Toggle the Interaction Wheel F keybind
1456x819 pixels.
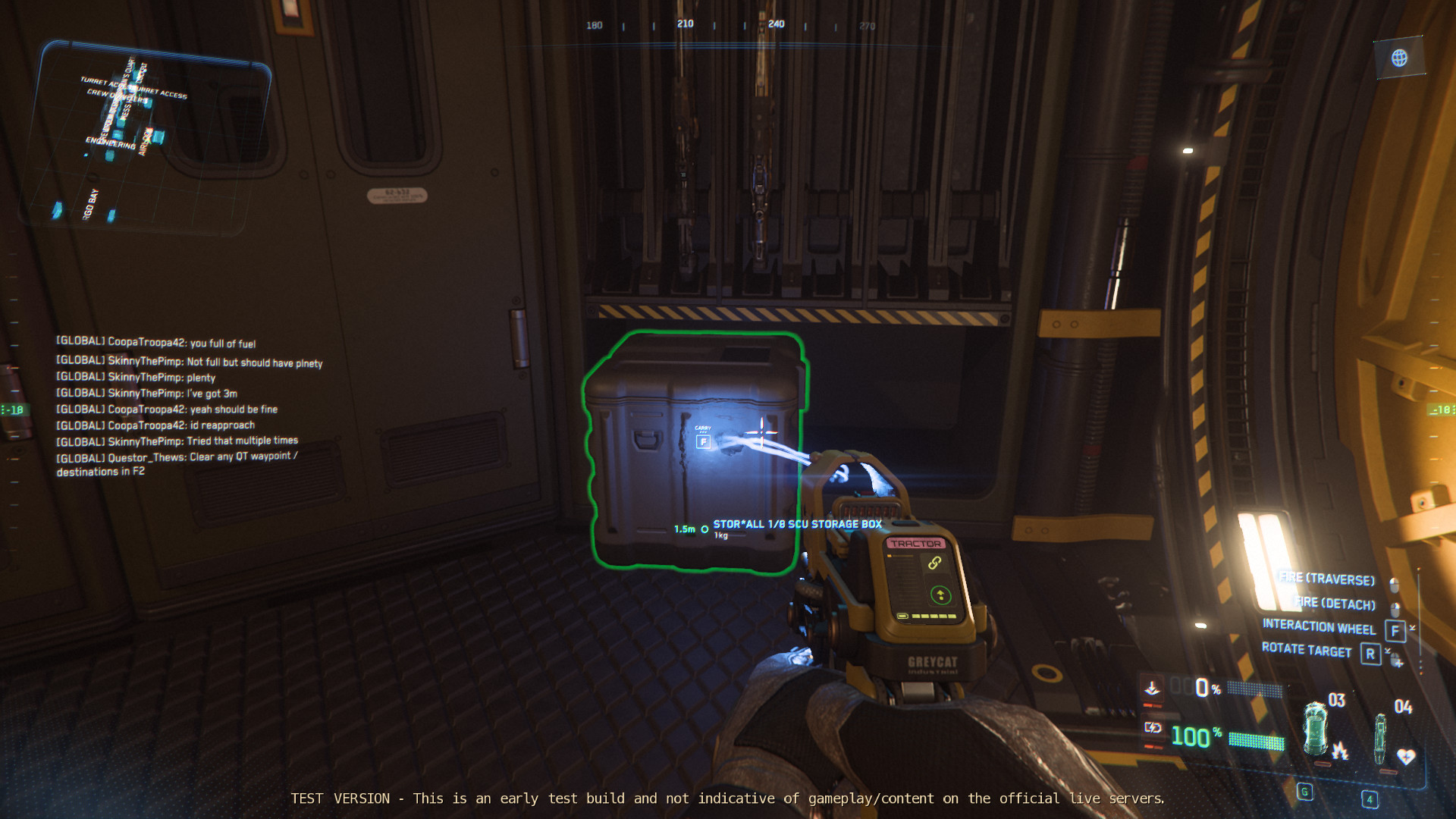click(1394, 629)
